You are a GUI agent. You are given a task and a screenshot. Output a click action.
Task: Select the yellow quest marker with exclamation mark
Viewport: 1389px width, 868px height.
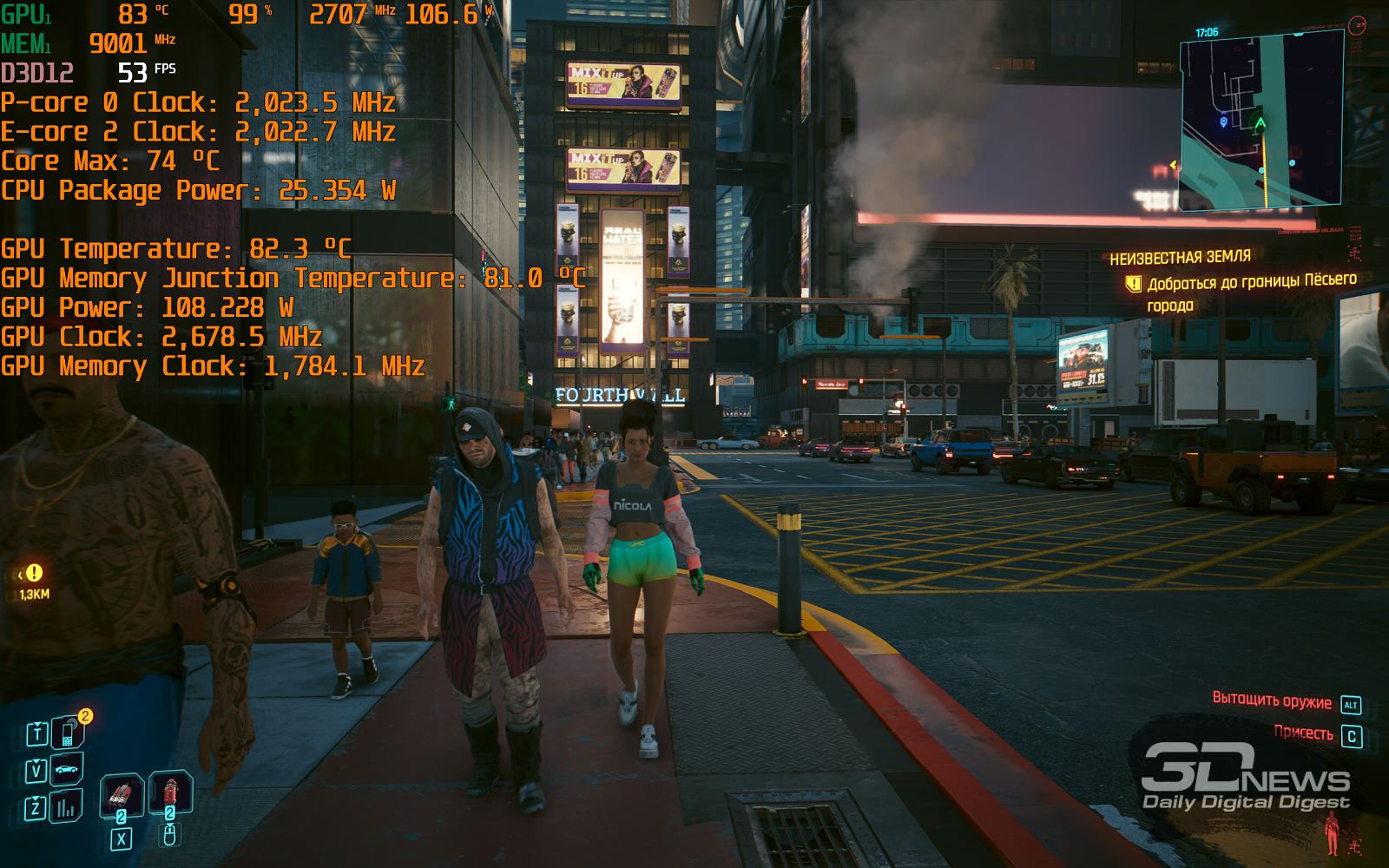point(34,573)
